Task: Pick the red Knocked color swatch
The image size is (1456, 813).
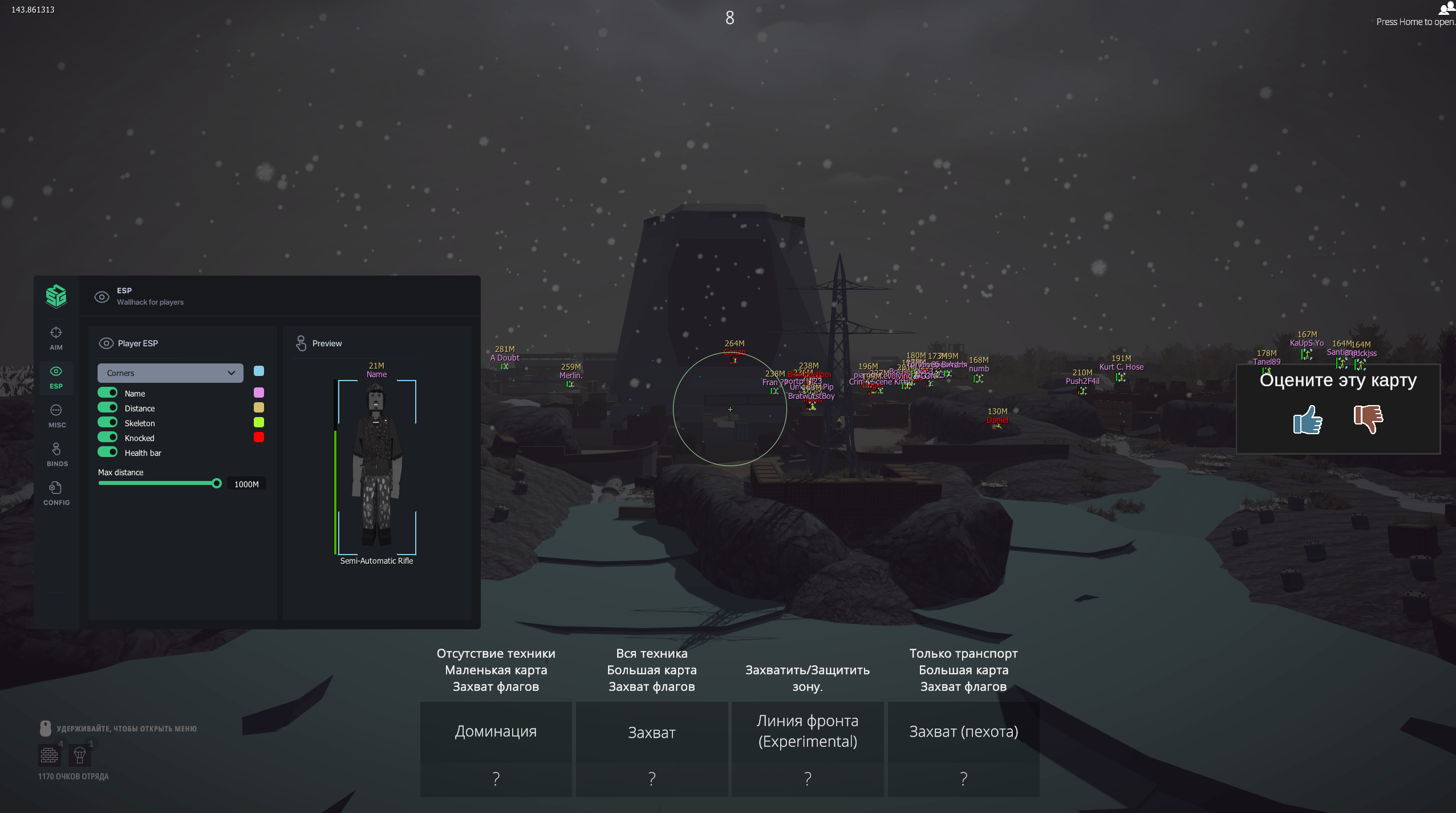Action: point(259,438)
